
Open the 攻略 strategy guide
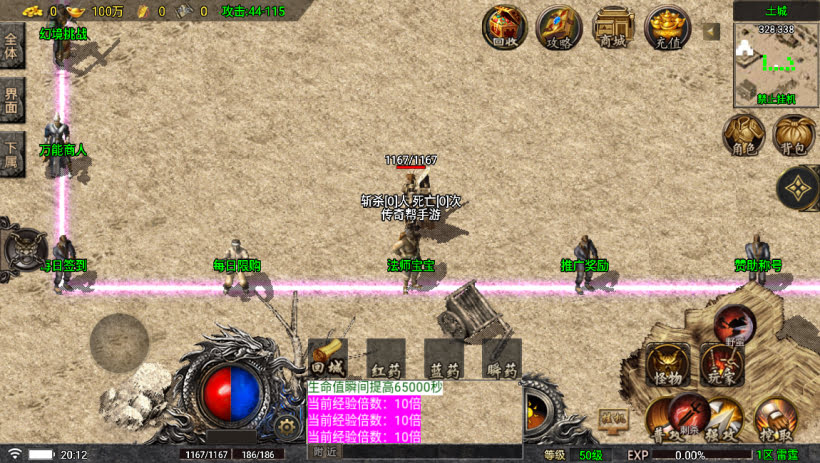coord(559,27)
